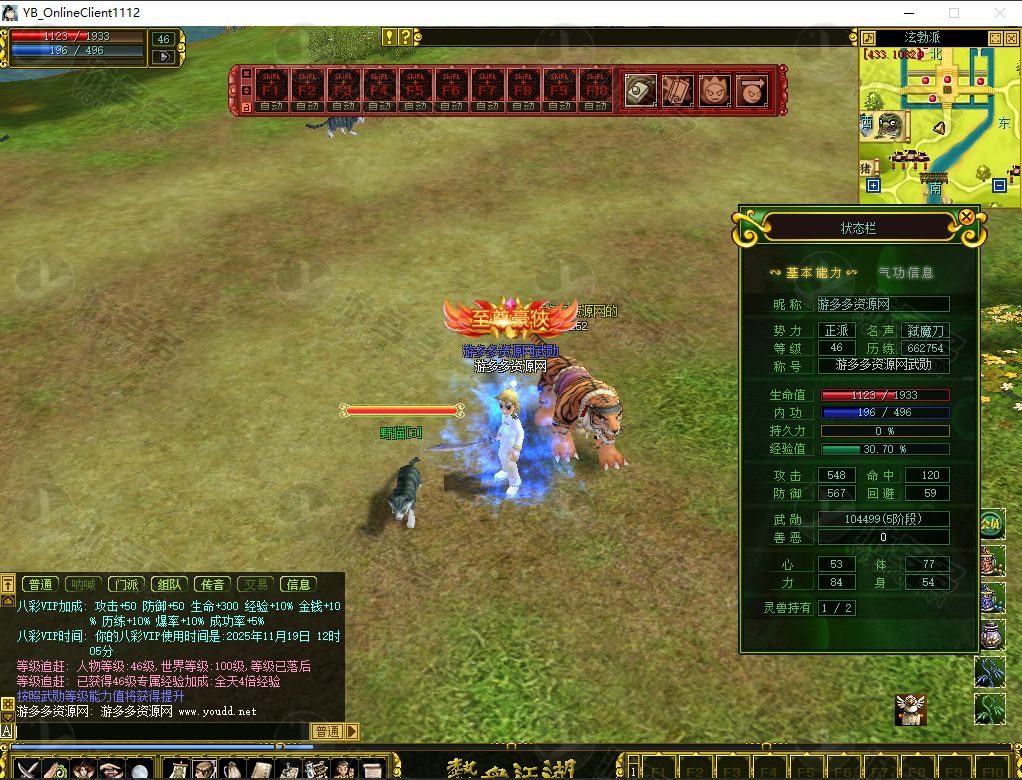Activate the F10 skill slot
The width and height of the screenshot is (1022, 780).
596,90
